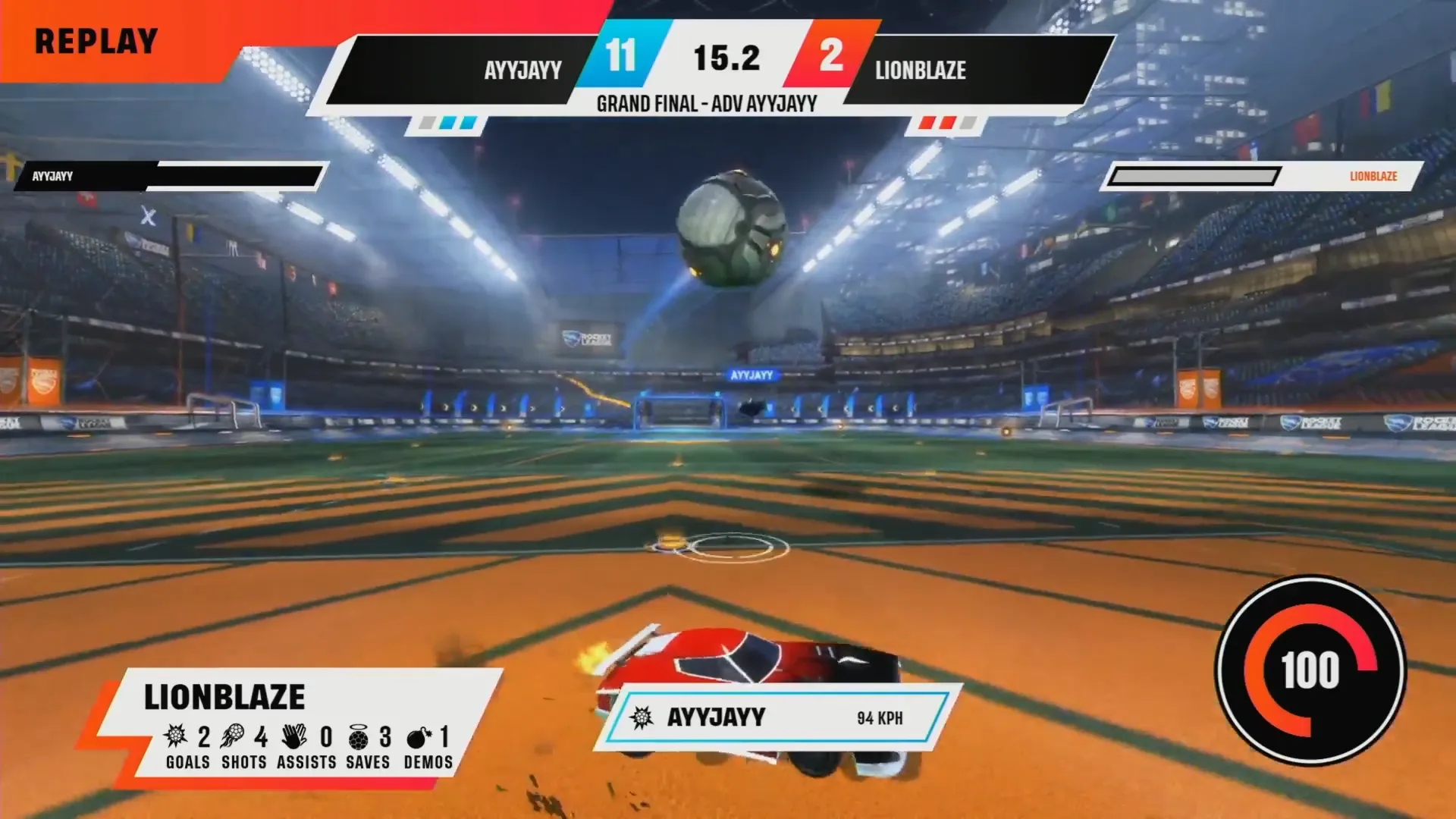Select LIONBLAZE's row in the right team list

pyautogui.click(x=1263, y=176)
